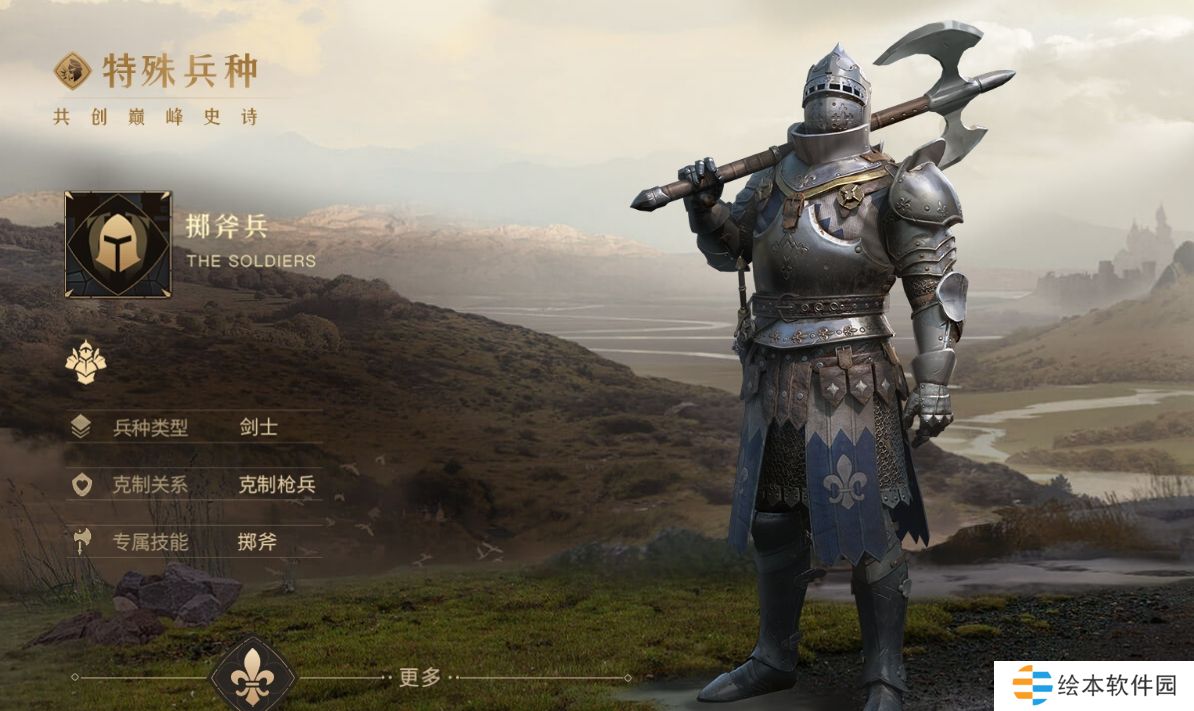Viewport: 1194px width, 711px height.
Task: Click the 更多 (more) button
Action: point(420,677)
